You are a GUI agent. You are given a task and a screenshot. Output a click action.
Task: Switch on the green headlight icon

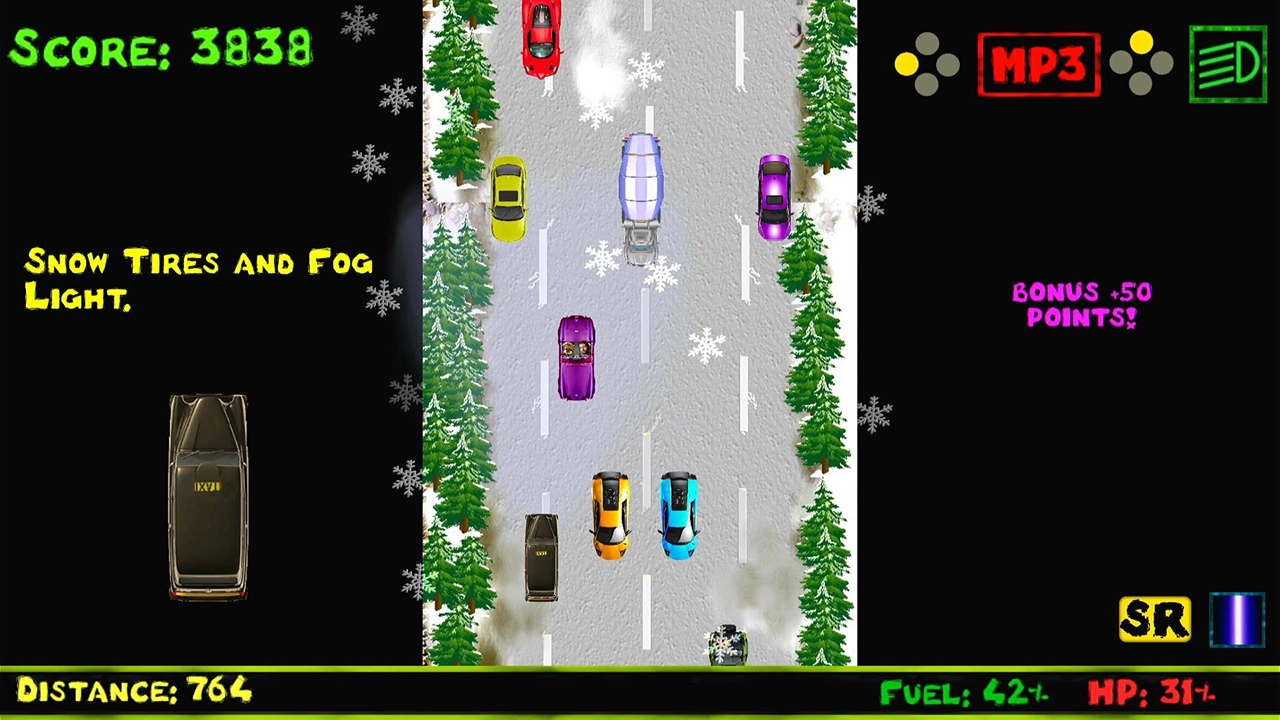click(1228, 65)
